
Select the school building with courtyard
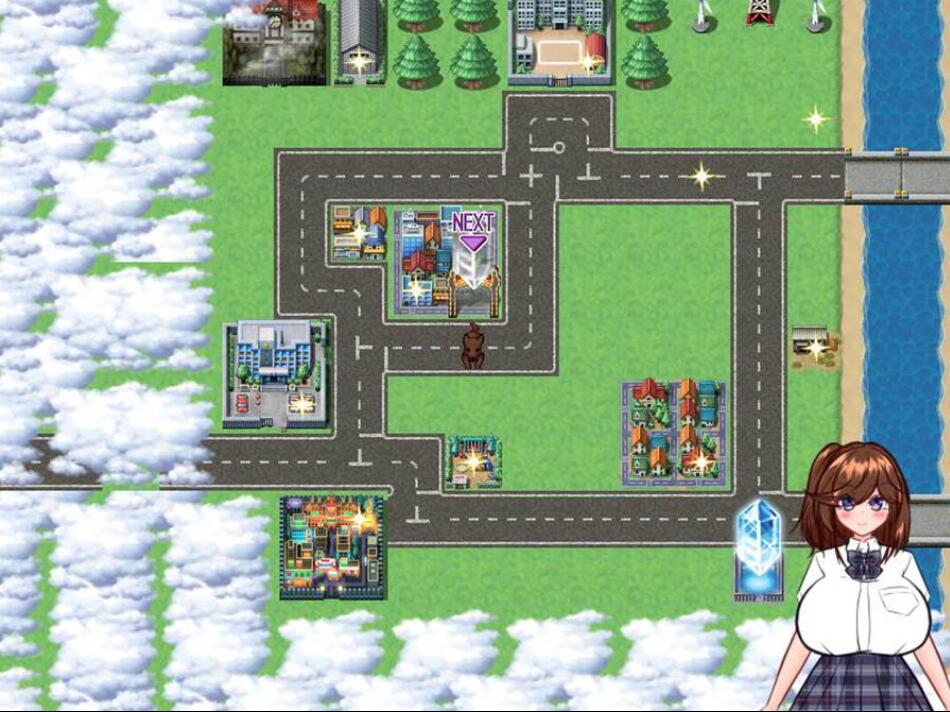click(559, 40)
